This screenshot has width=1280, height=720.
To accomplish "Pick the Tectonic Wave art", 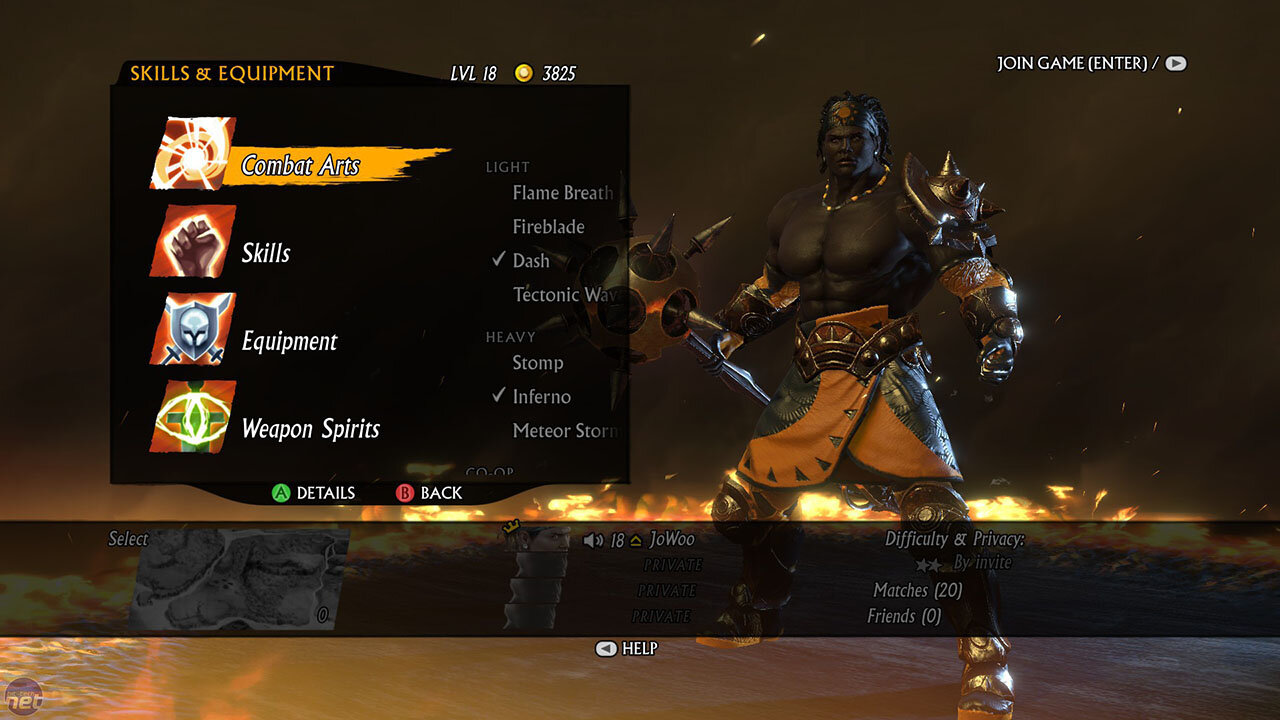I will (564, 295).
